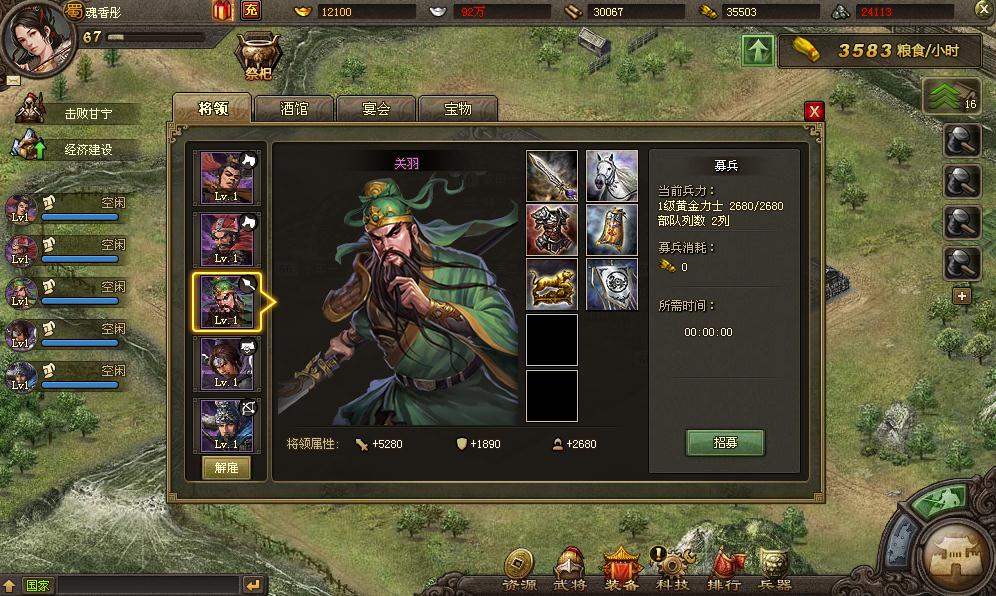
Task: Dismiss the general with the 解雇 button
Action: pyautogui.click(x=226, y=468)
